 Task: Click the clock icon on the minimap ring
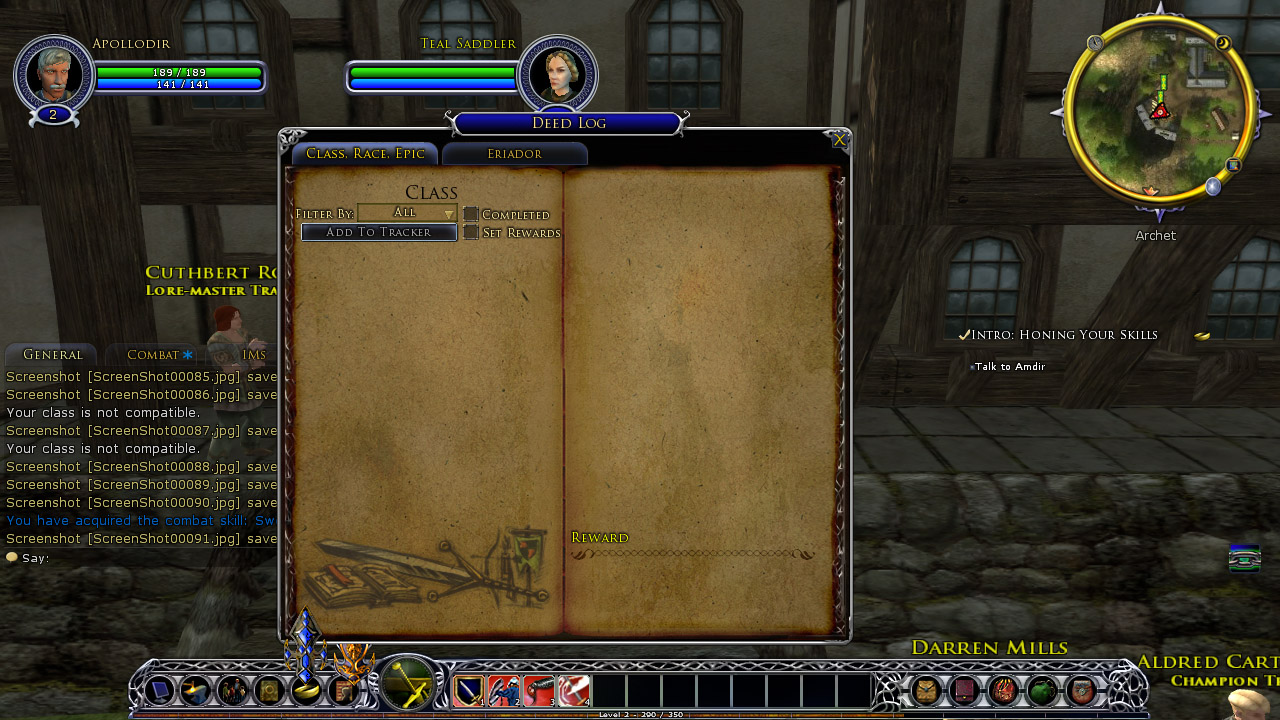(x=1095, y=44)
